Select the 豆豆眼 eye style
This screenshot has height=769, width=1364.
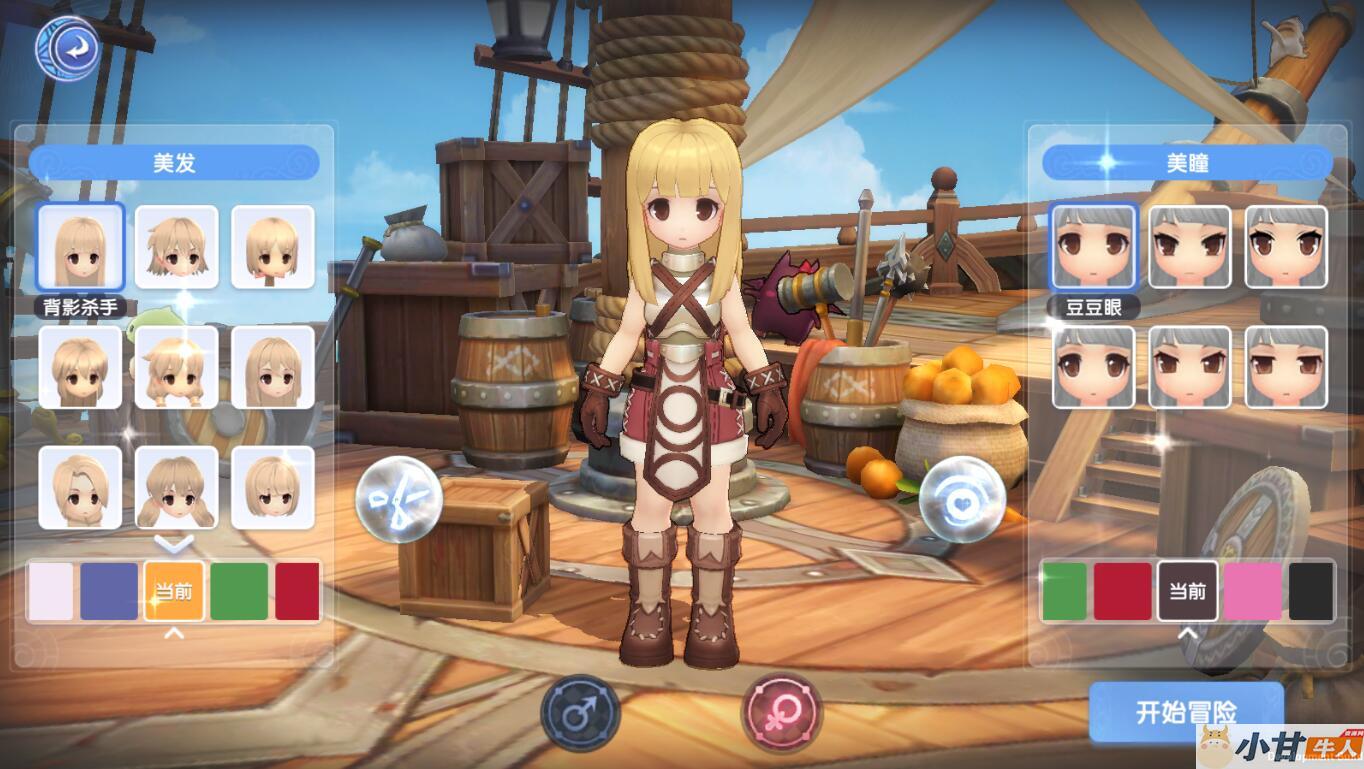(1093, 247)
